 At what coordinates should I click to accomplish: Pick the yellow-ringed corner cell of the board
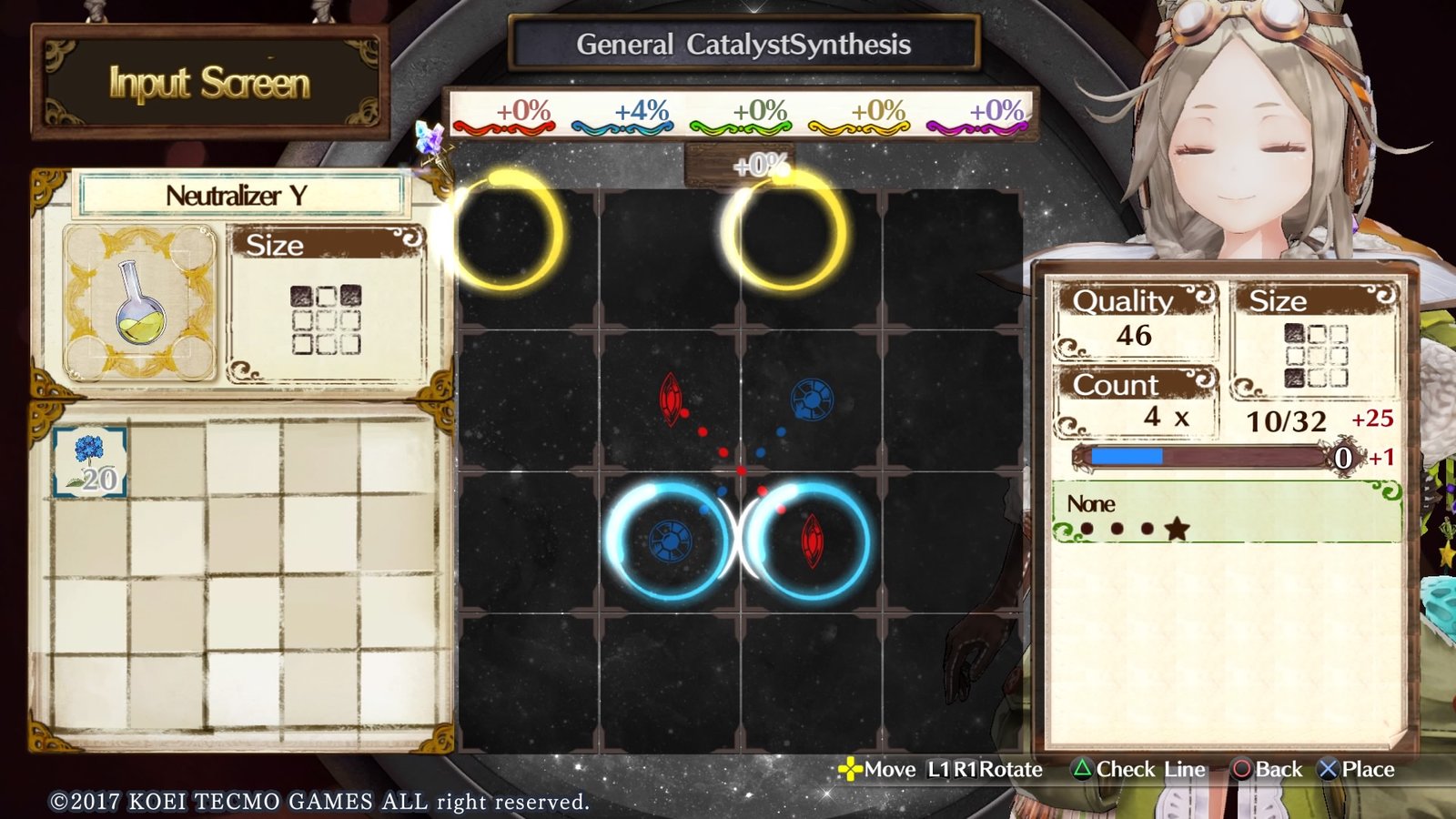point(505,232)
